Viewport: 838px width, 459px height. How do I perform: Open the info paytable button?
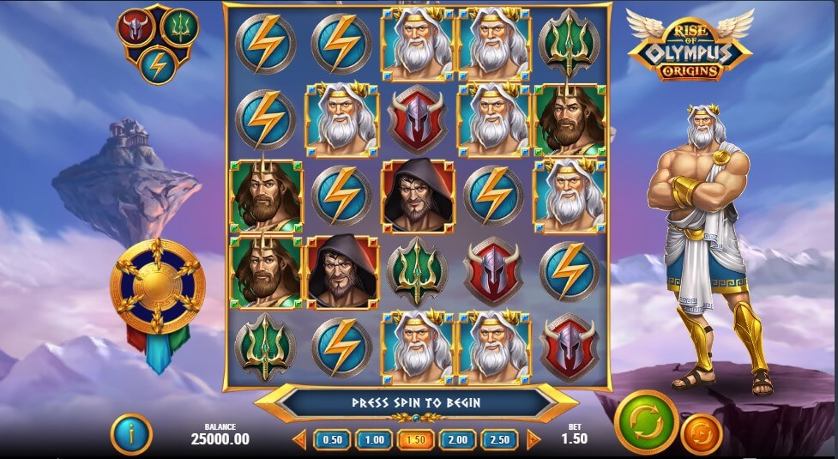[x=136, y=433]
